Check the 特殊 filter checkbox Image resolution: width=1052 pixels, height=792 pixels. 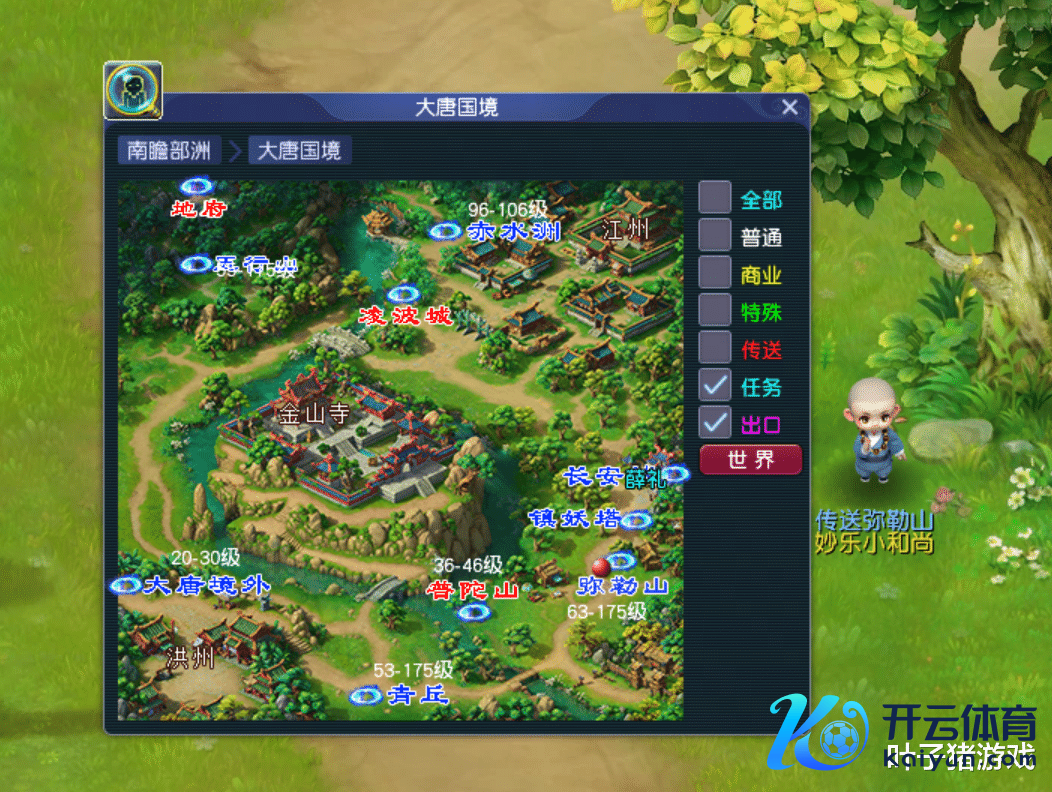(x=714, y=310)
